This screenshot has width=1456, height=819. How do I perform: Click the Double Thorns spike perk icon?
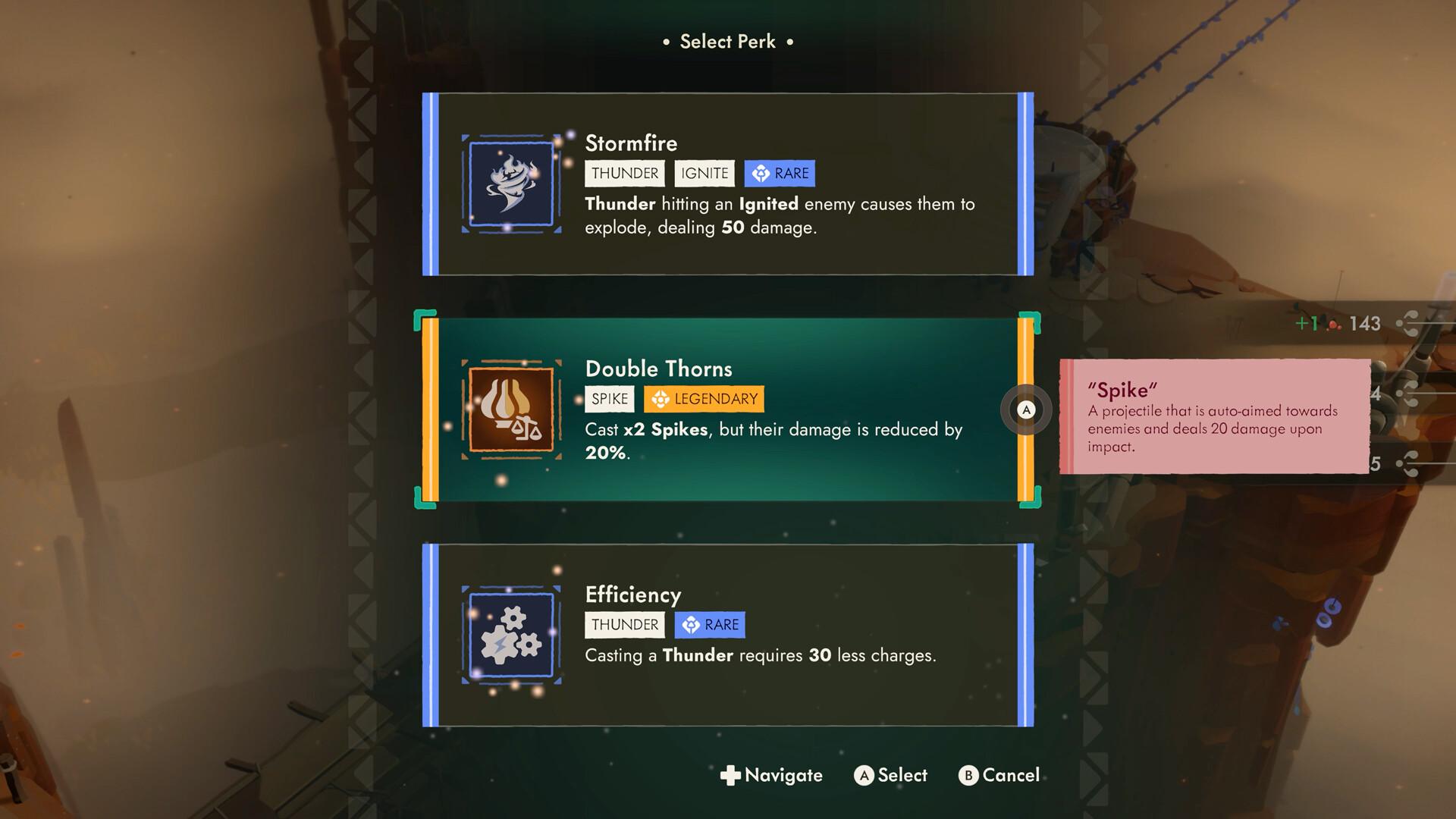(x=511, y=410)
